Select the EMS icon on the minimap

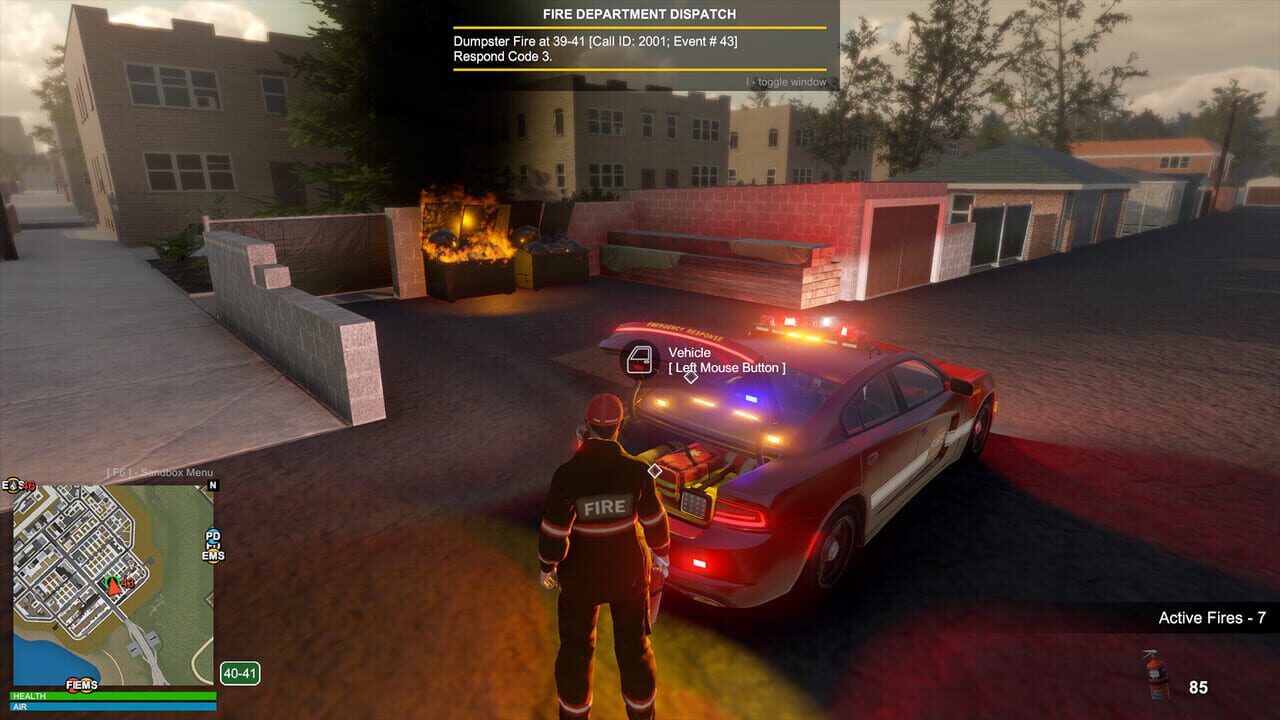click(x=213, y=556)
